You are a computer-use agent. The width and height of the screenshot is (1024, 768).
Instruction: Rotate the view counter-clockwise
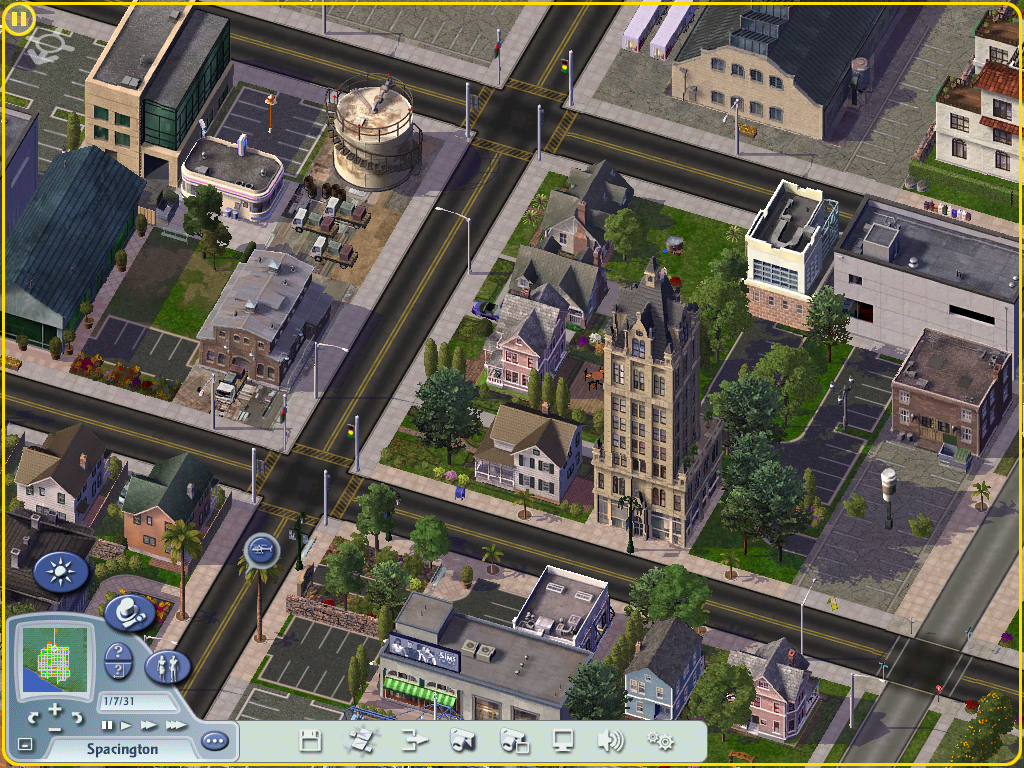(x=33, y=717)
